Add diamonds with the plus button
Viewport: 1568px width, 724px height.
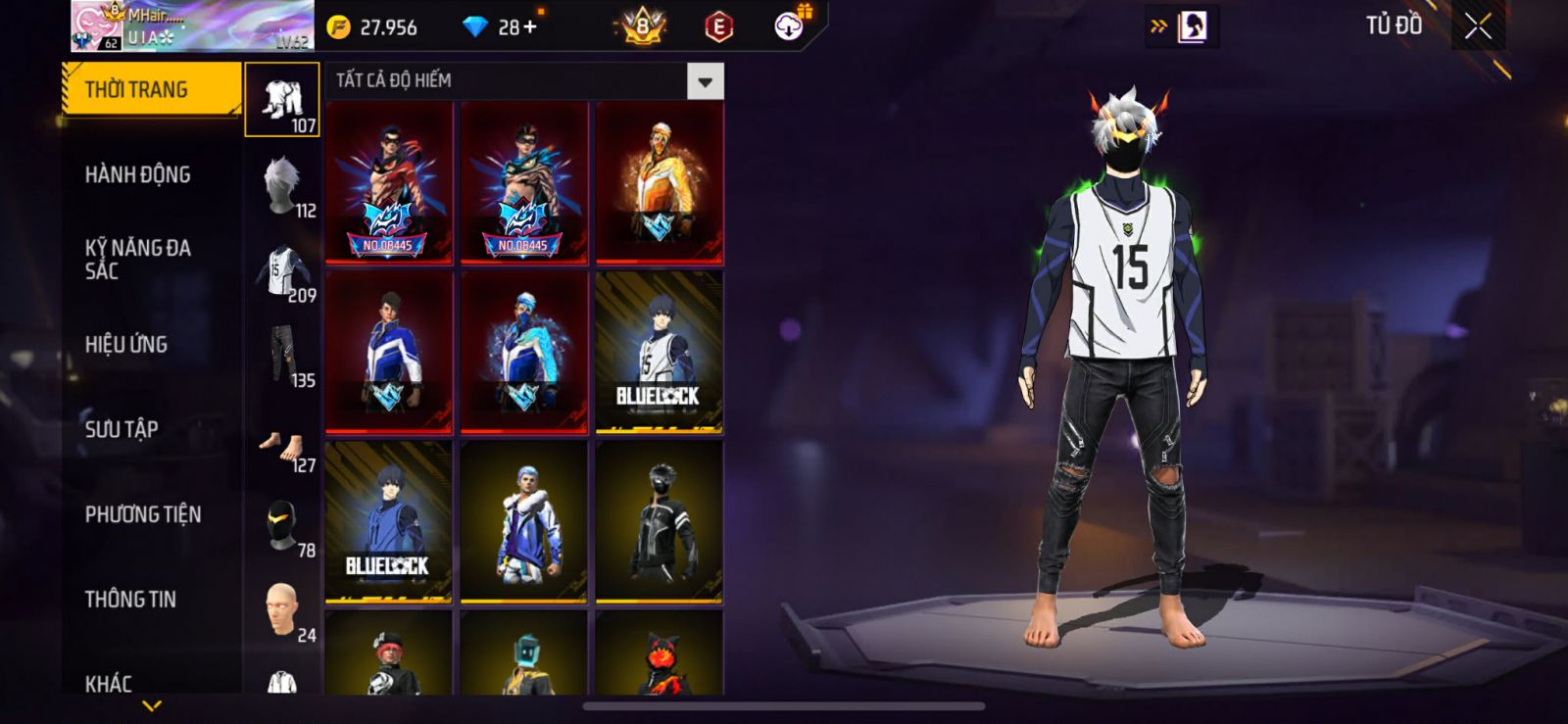coord(530,26)
